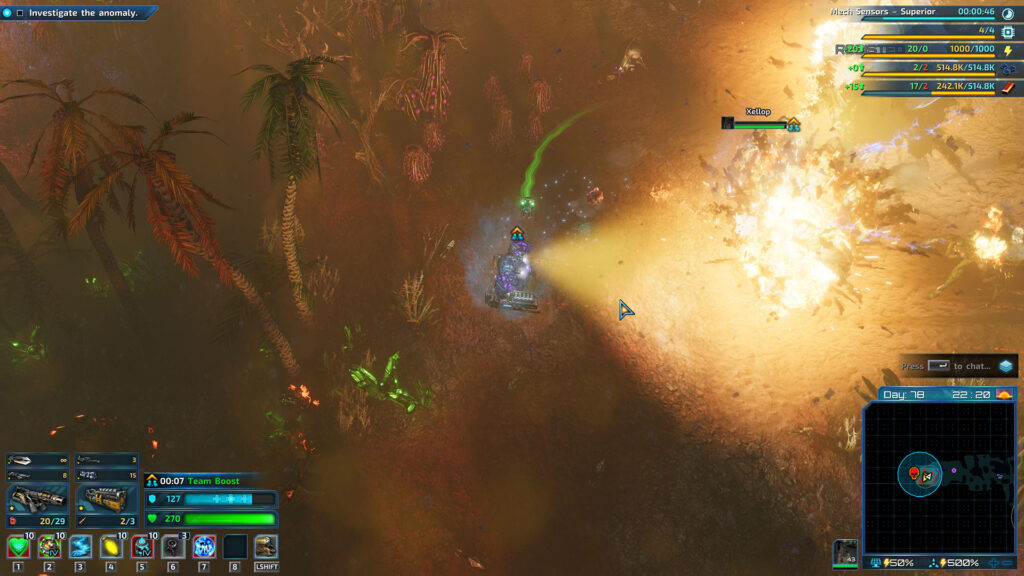Activate the hotbar slot 2 turret item

(49, 546)
